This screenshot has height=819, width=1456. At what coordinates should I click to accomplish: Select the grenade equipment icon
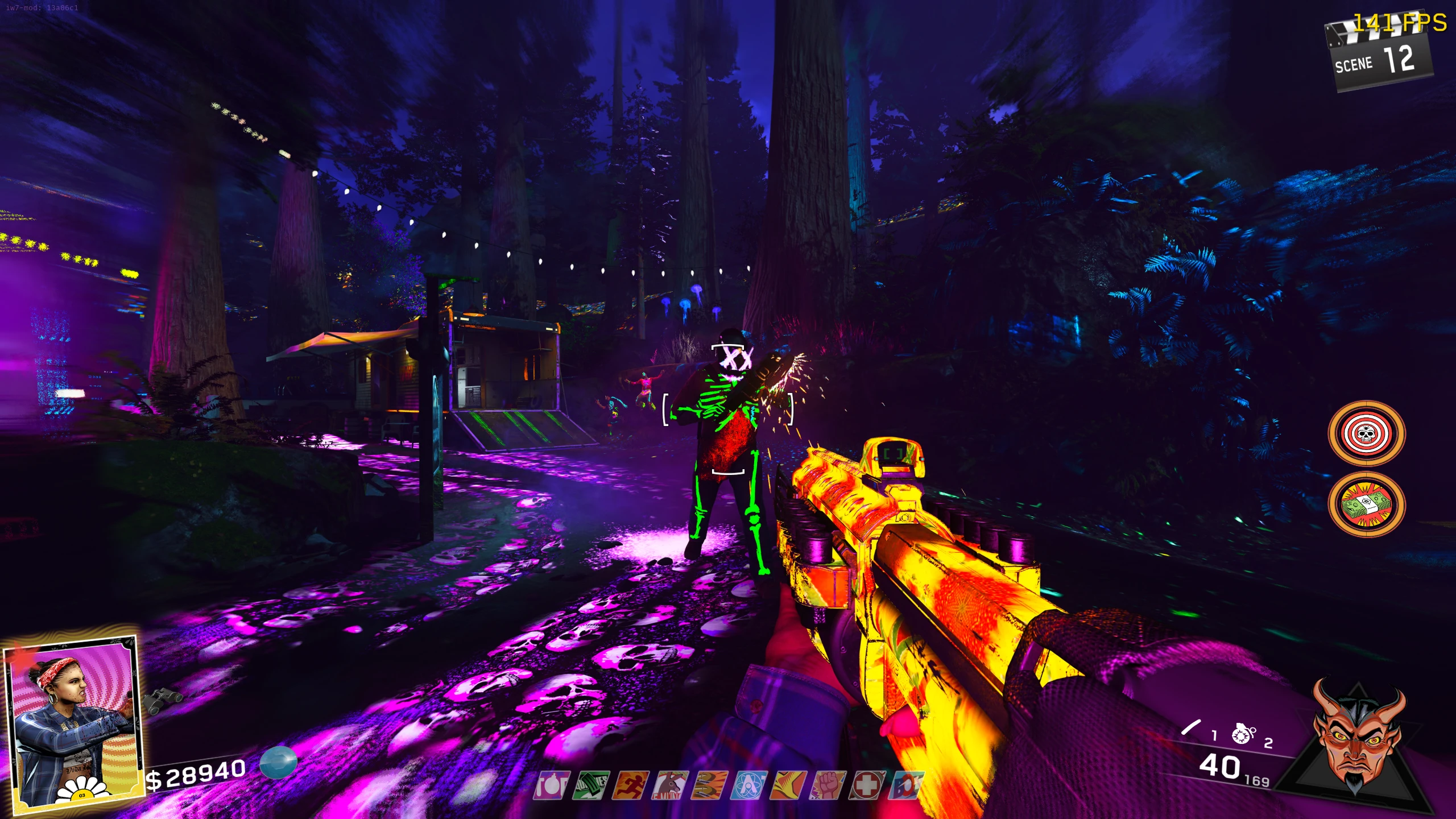[1243, 734]
